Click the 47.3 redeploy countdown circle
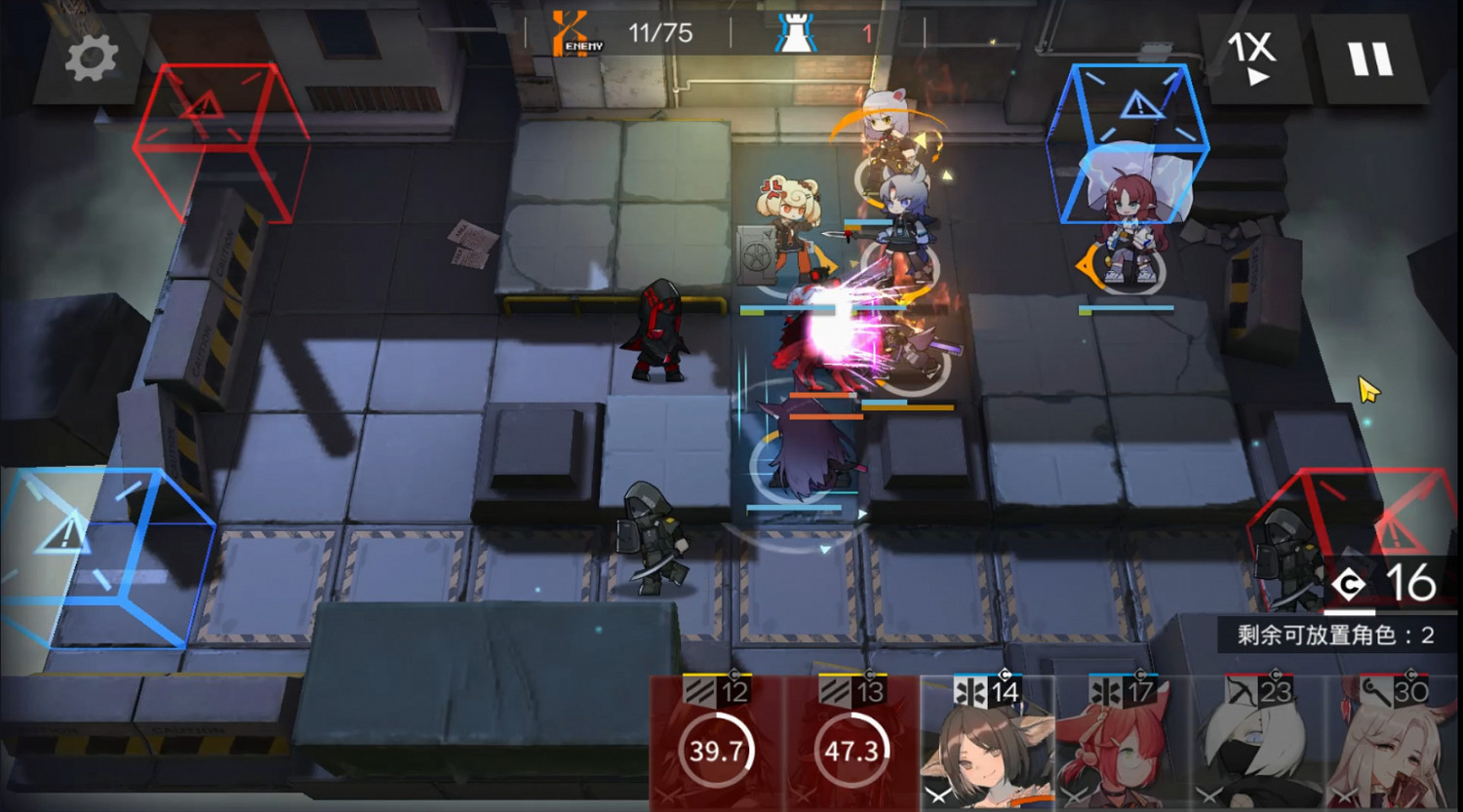This screenshot has width=1463, height=812. point(847,752)
